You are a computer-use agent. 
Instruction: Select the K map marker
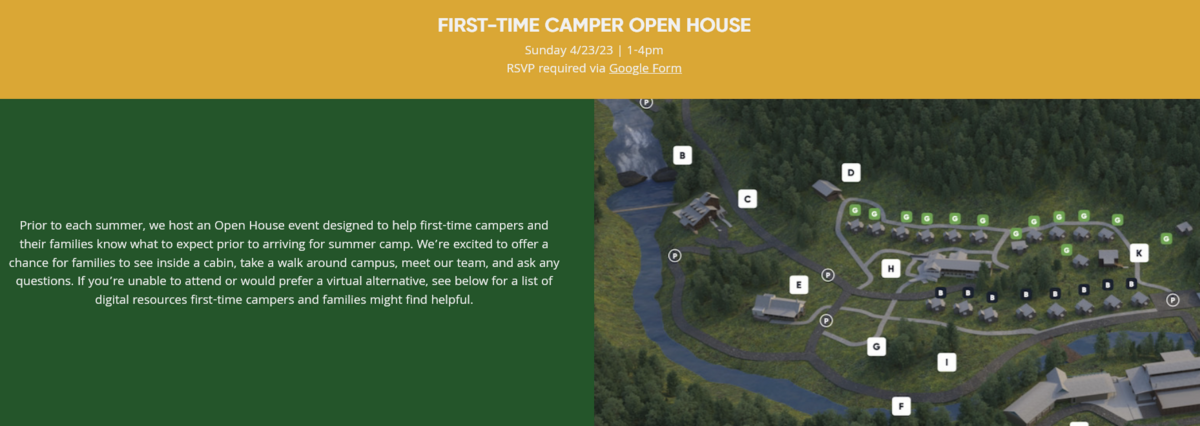1138,253
